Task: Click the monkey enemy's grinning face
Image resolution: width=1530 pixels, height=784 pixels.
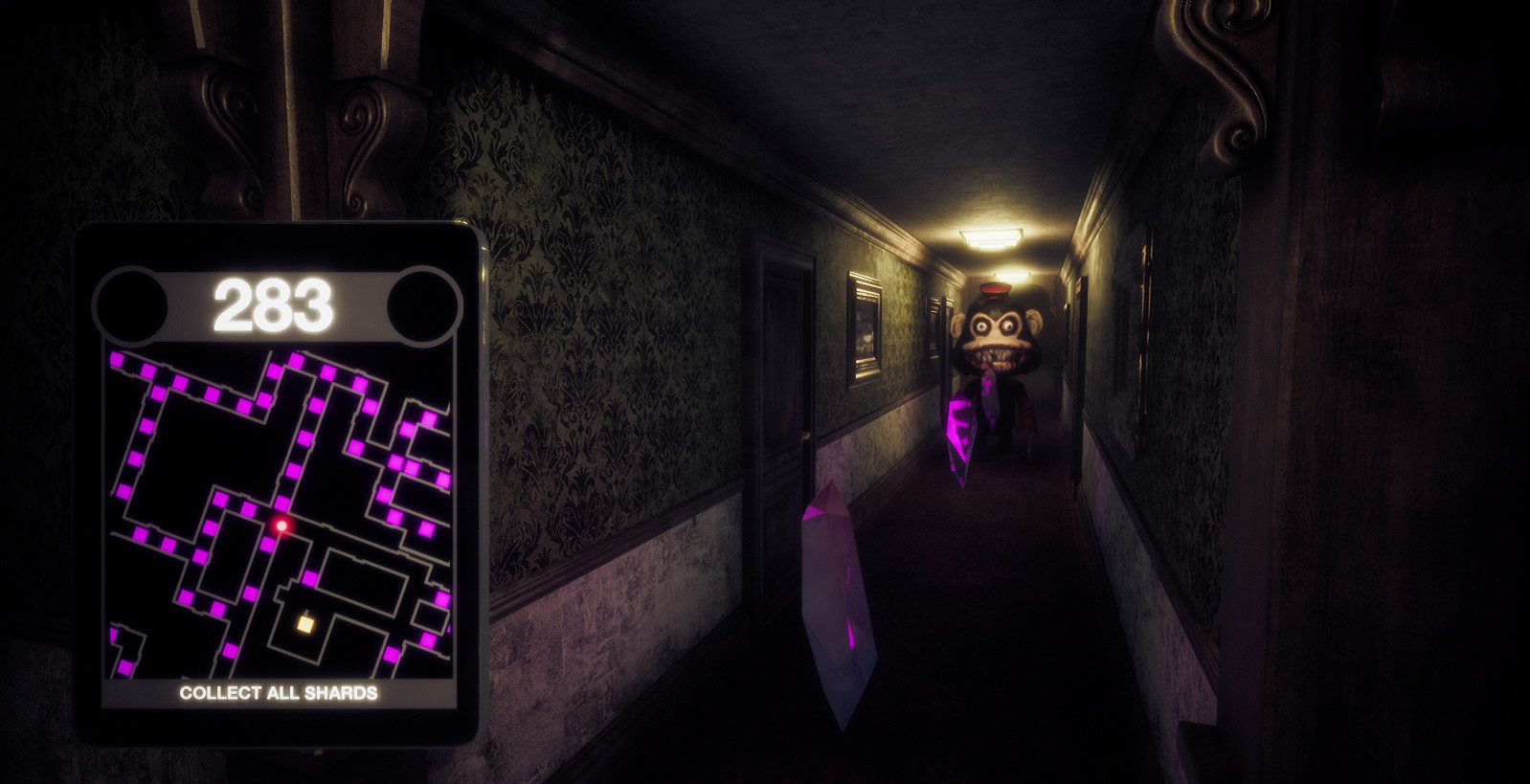Action: pos(995,340)
